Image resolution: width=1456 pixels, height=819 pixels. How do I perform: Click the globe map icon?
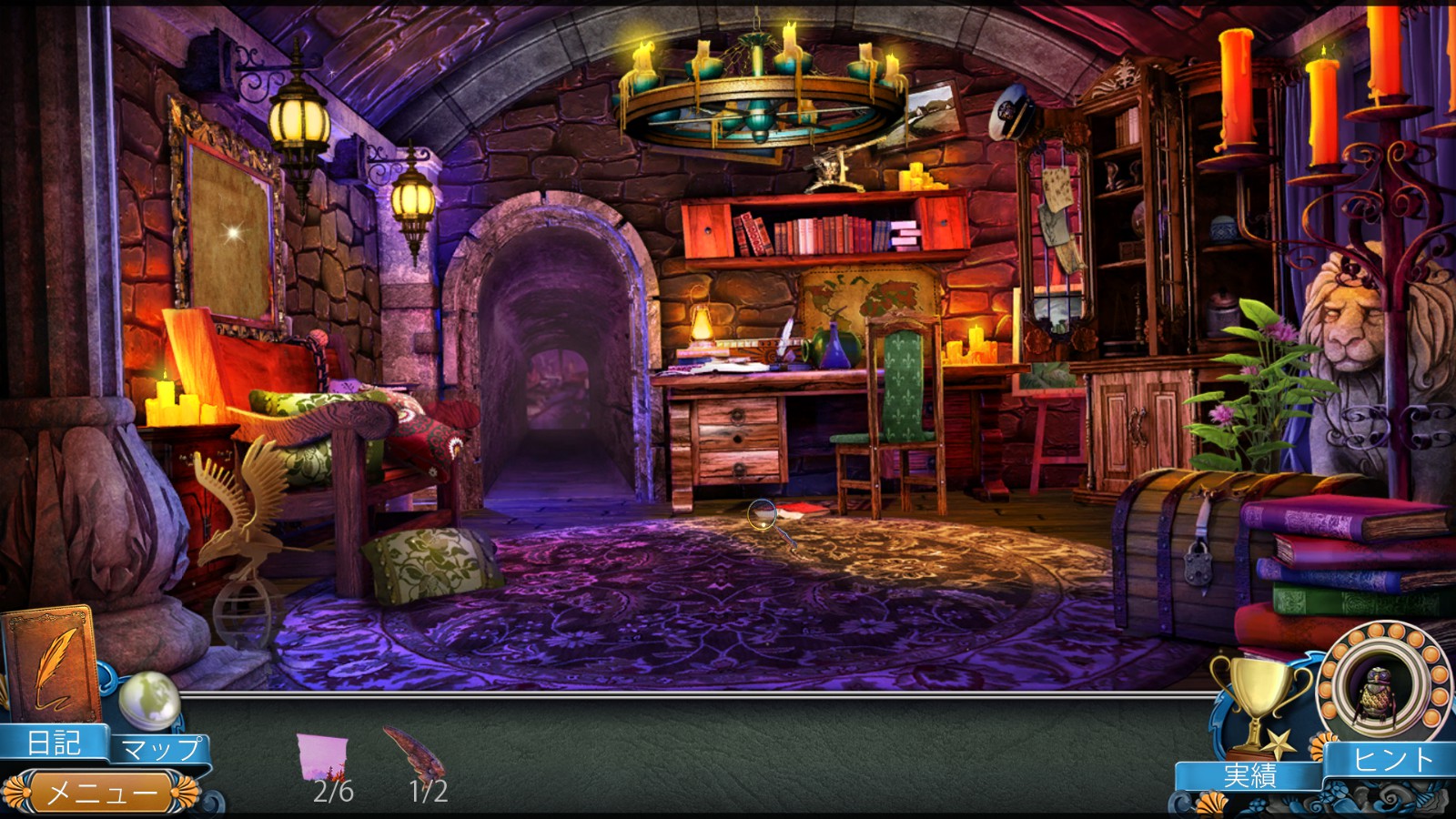pyautogui.click(x=149, y=699)
